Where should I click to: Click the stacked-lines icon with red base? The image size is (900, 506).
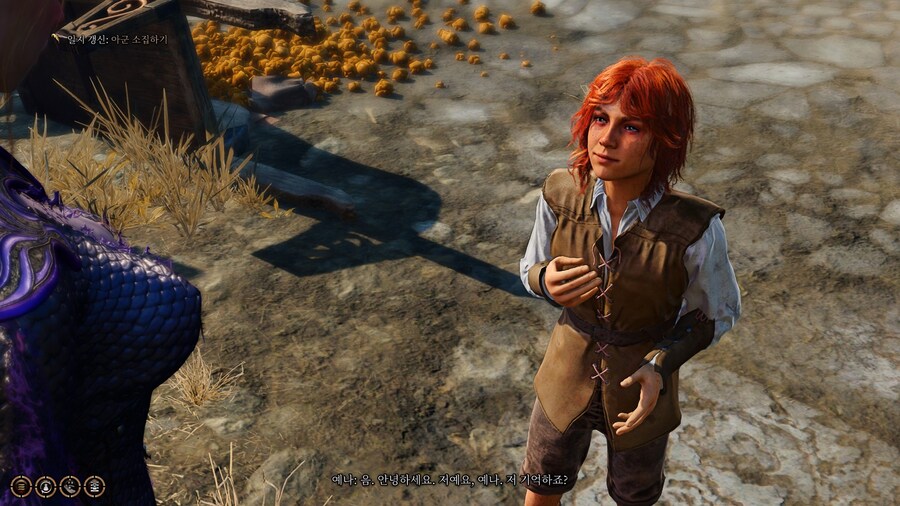(x=20, y=486)
